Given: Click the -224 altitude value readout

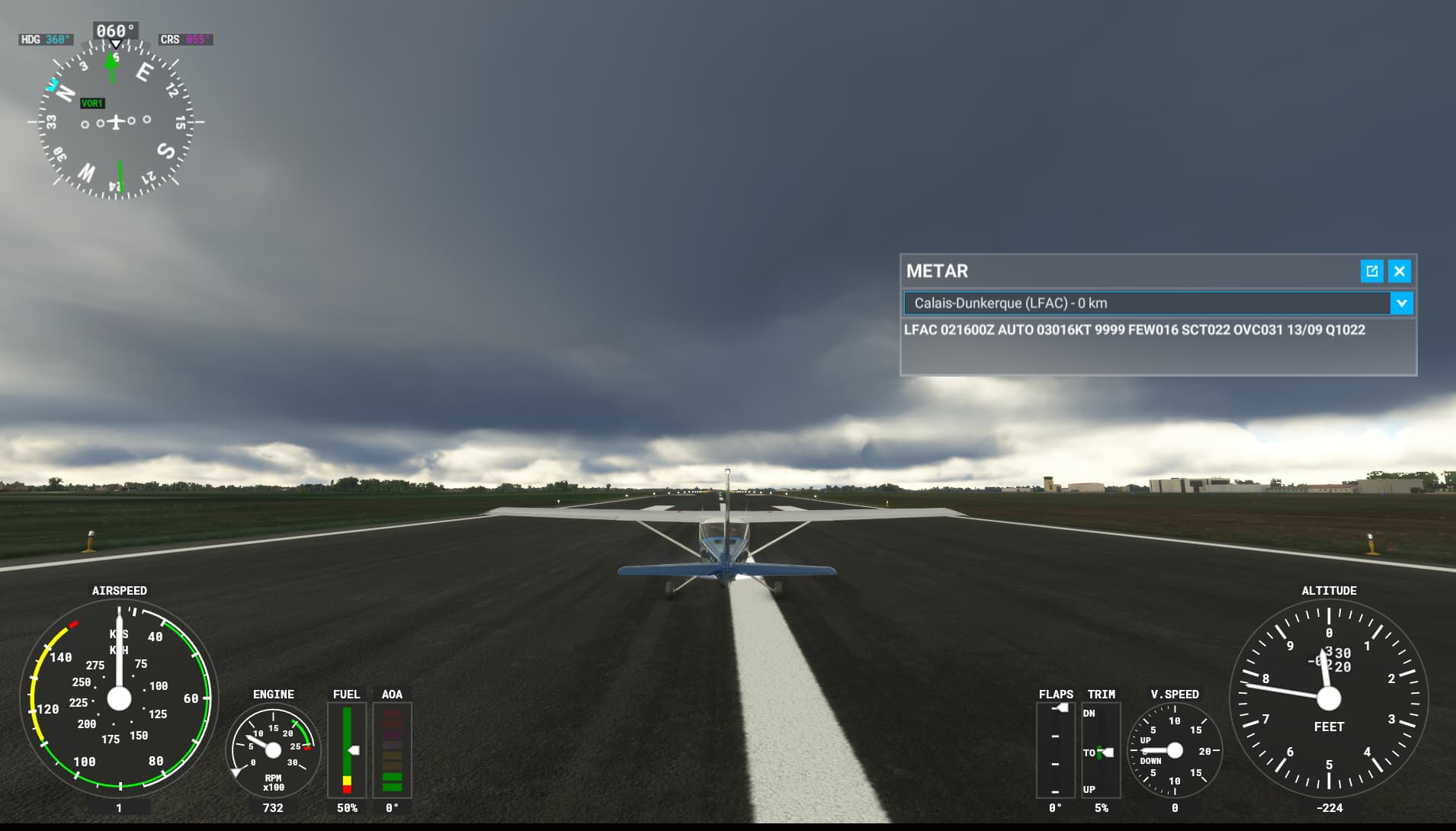Looking at the screenshot, I should [1329, 808].
